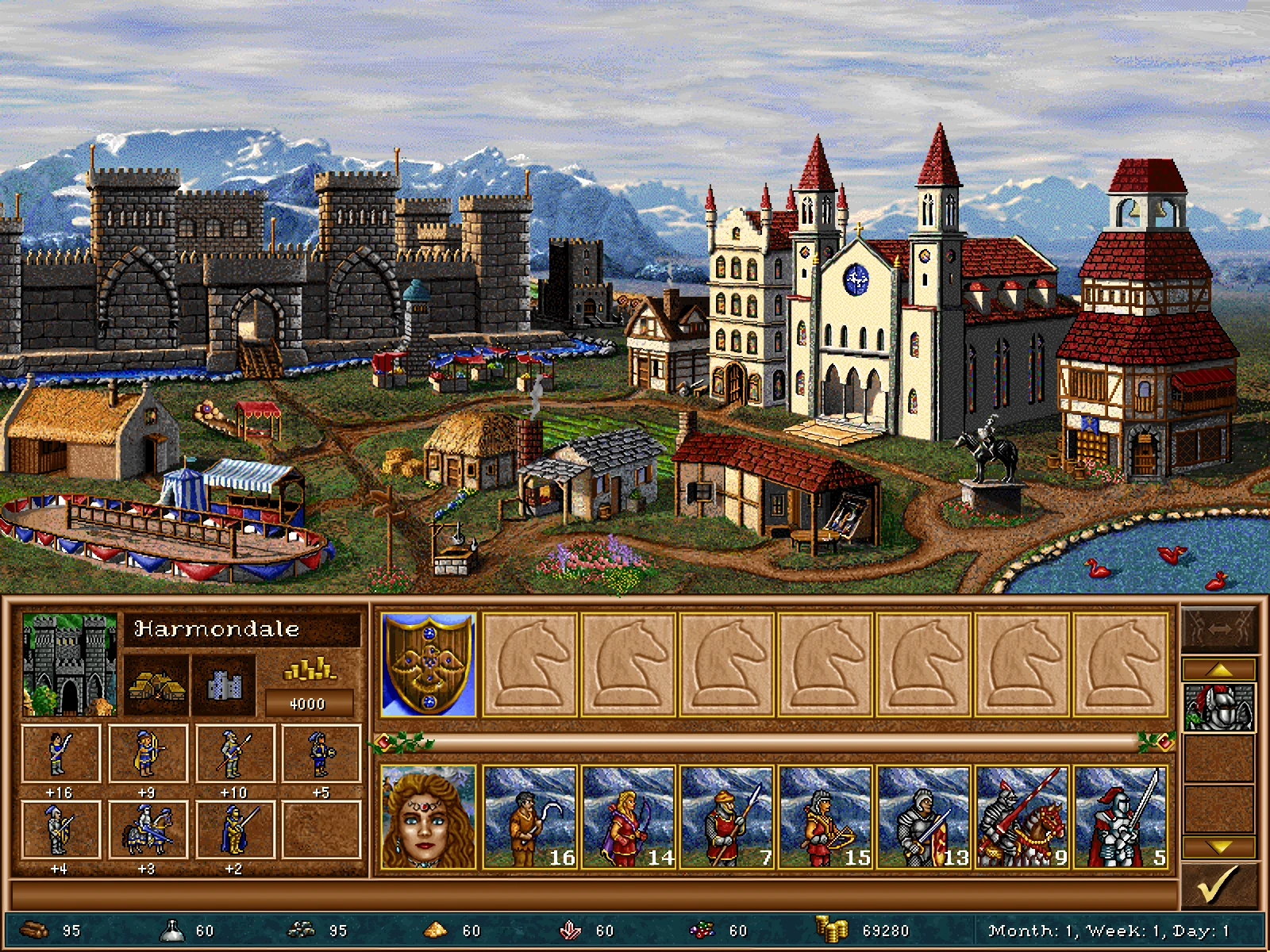Select the knight town icon in sidebar
The image size is (1270, 952).
(1218, 706)
